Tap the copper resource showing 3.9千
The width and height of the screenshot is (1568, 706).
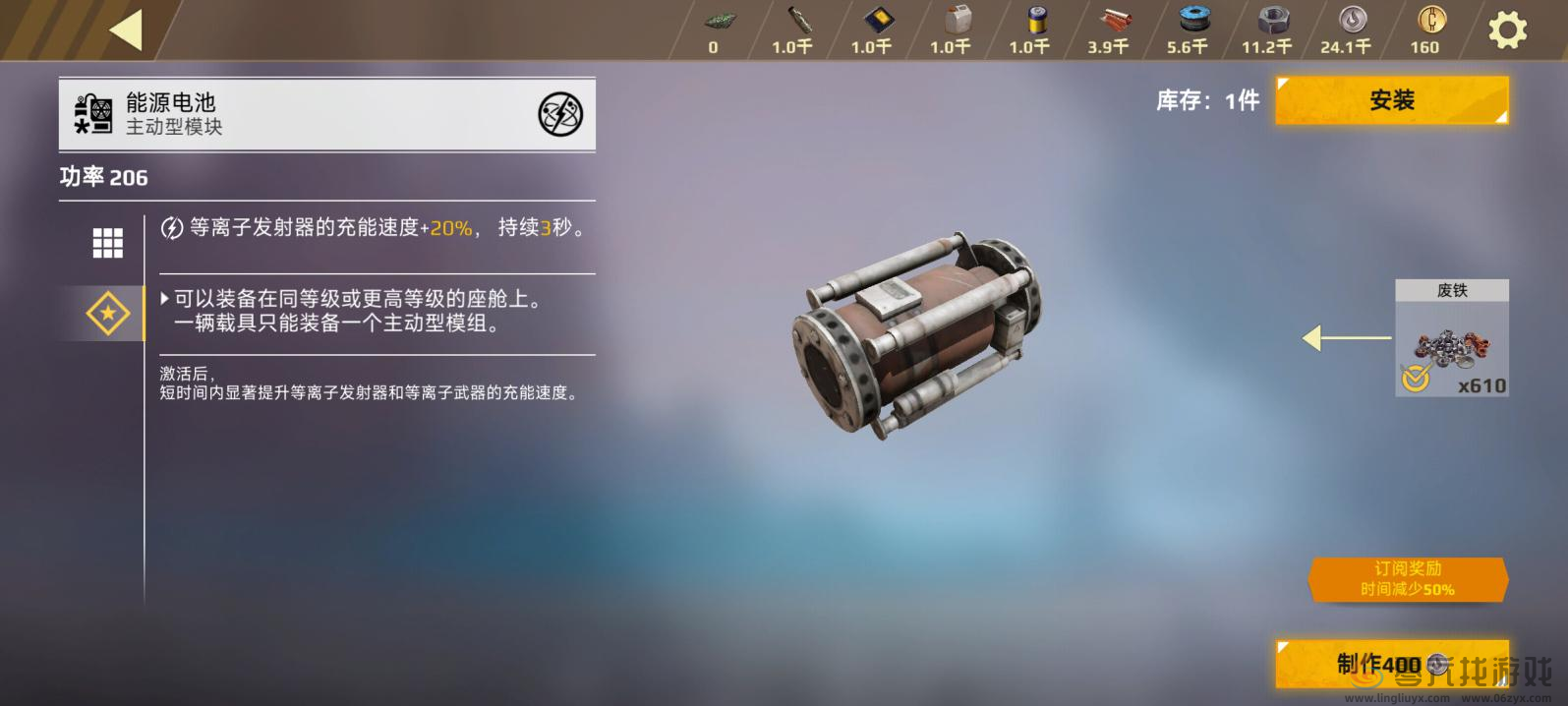[x=1108, y=29]
